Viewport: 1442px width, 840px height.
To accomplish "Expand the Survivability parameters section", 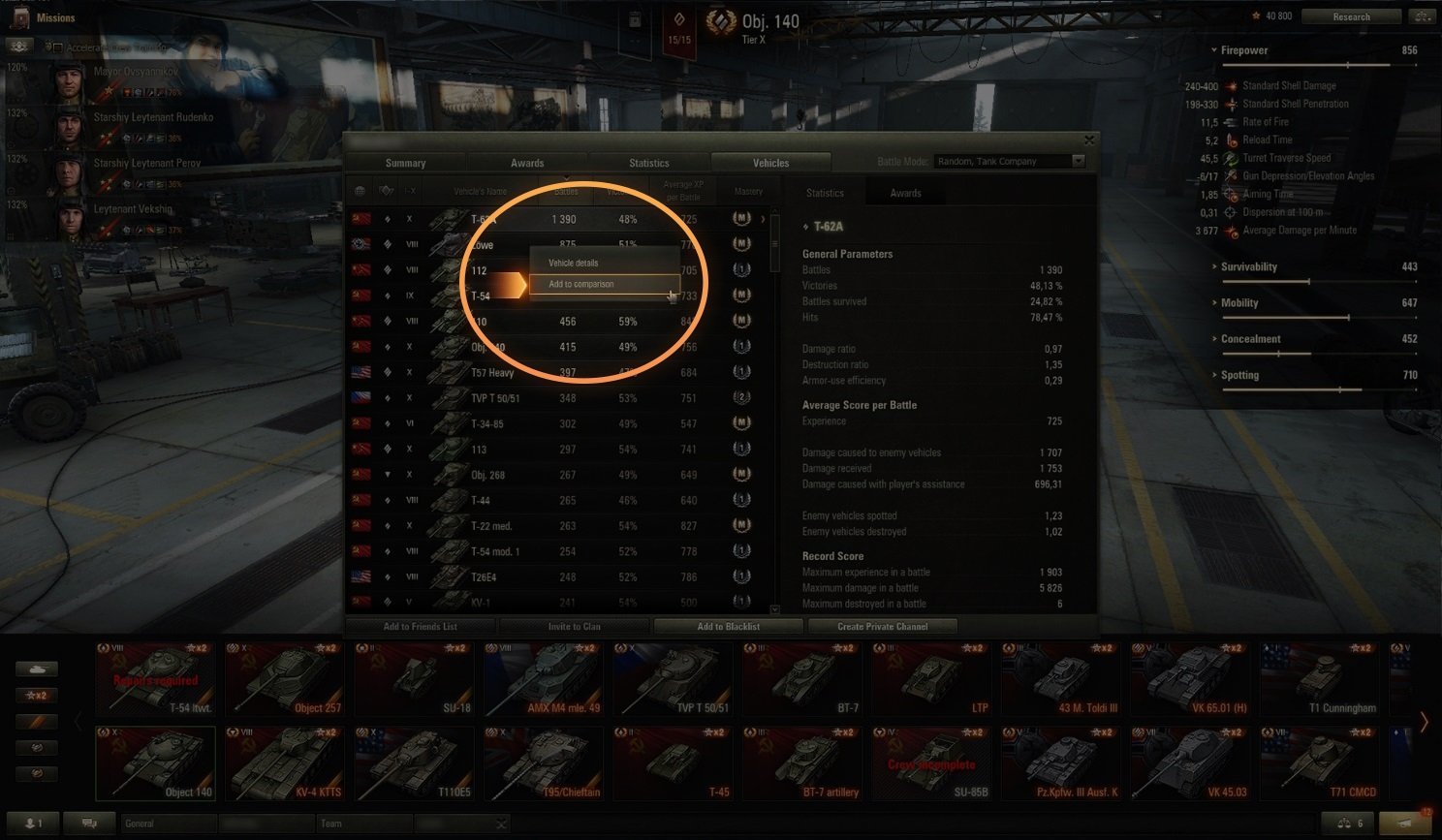I will point(1248,266).
